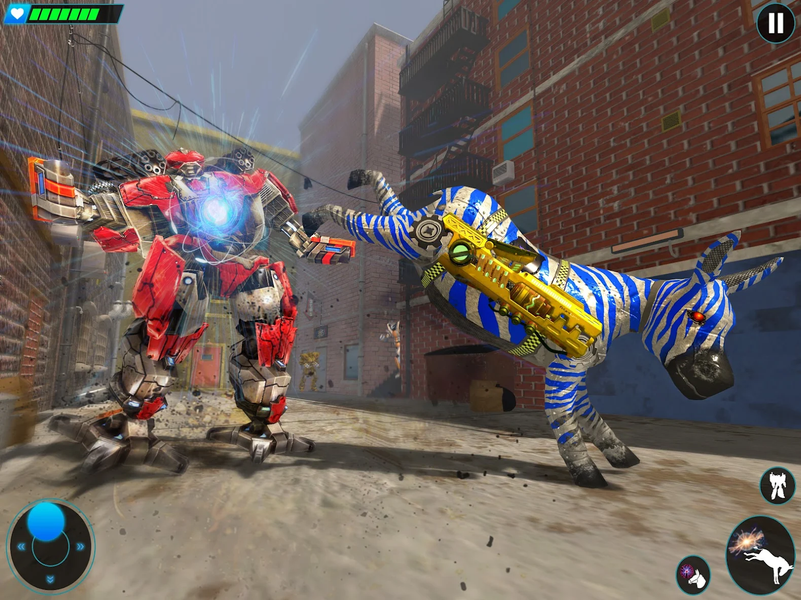Click the blue joystick thumb knob
Viewport: 801px width, 600px height.
[46, 521]
